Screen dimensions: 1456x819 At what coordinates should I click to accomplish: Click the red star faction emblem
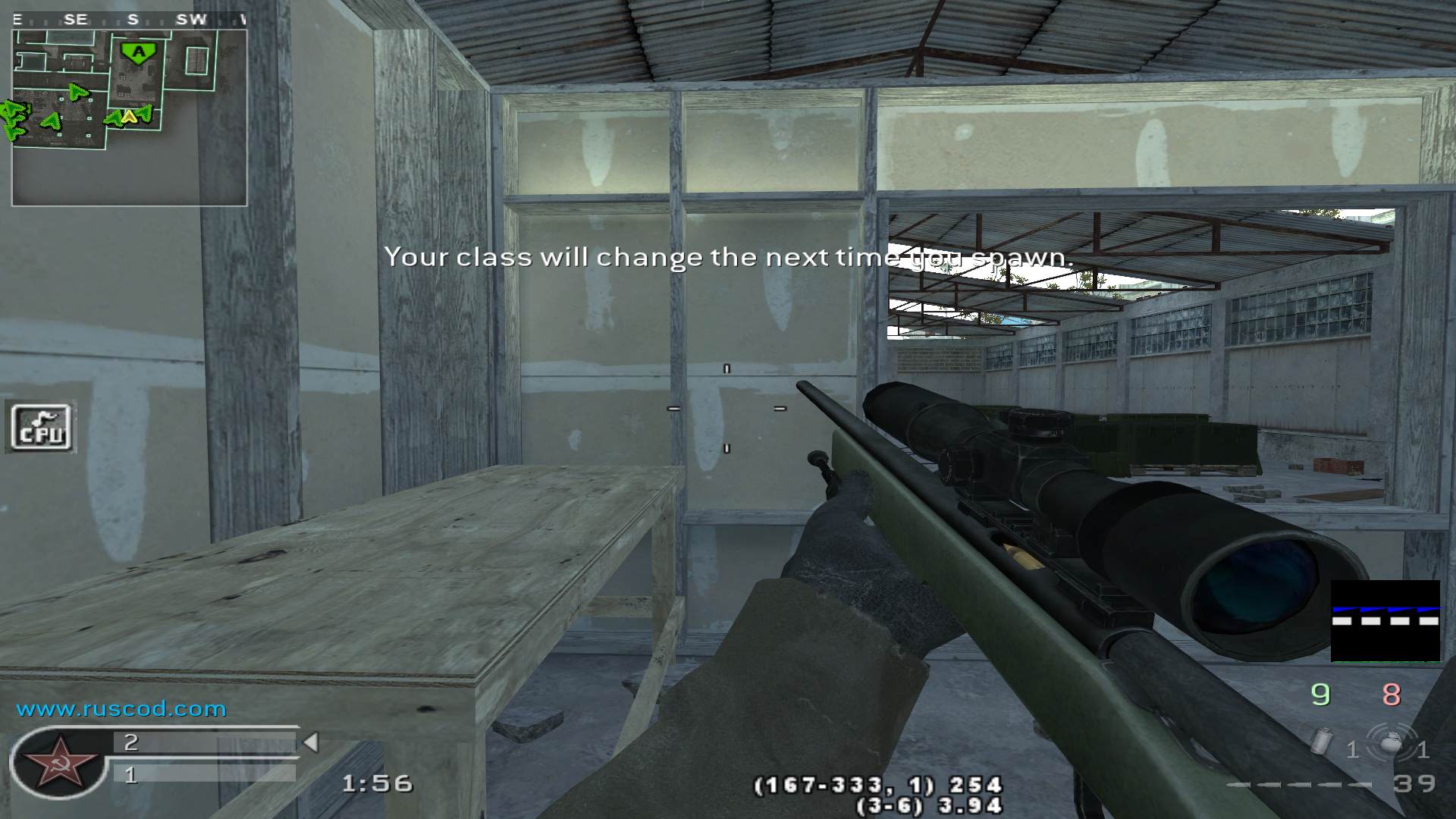(58, 764)
